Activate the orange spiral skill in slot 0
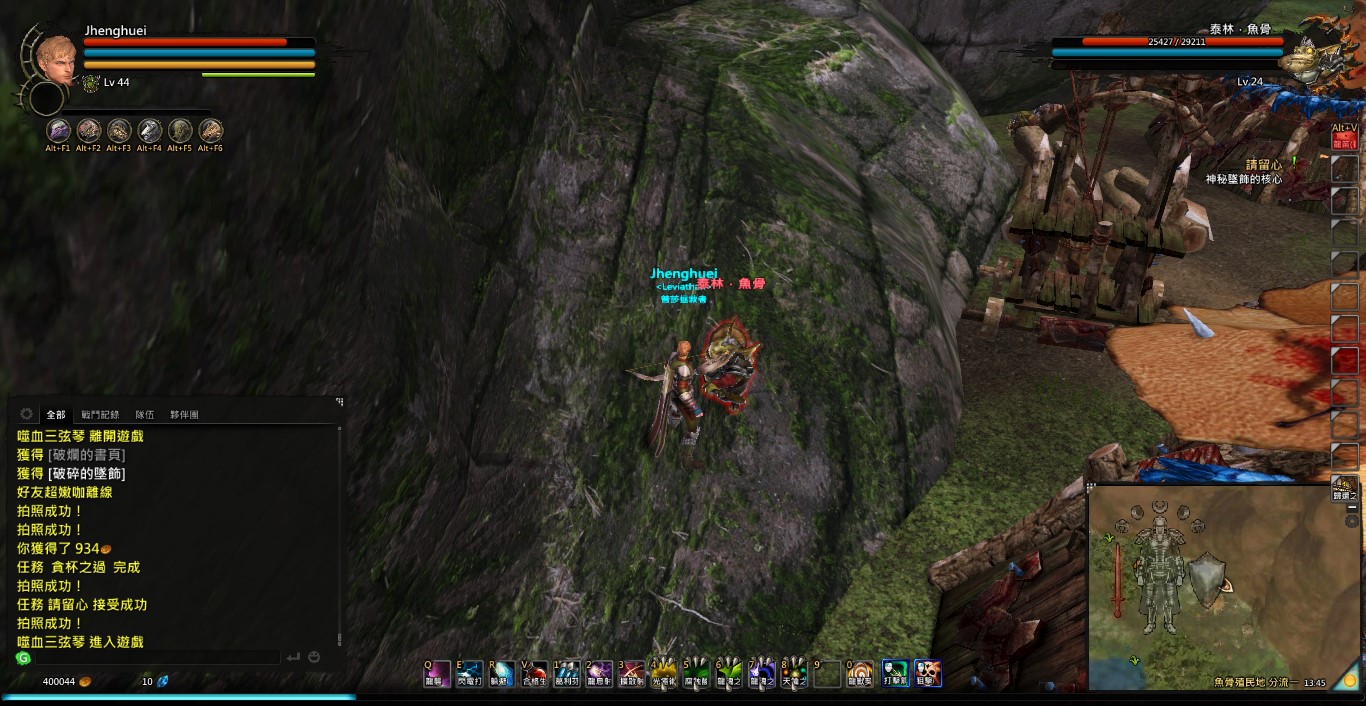The height and width of the screenshot is (706, 1366). (860, 673)
